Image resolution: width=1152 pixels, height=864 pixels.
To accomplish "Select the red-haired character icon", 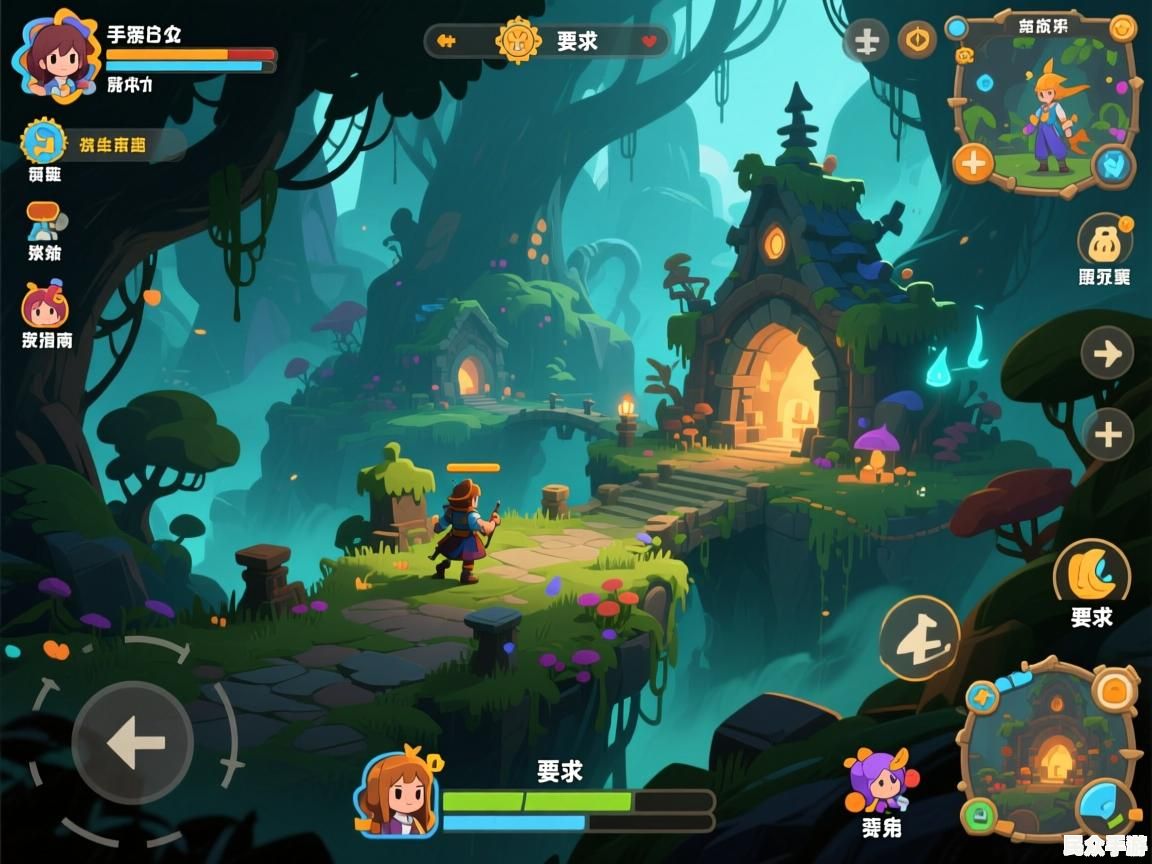I will (x=44, y=304).
